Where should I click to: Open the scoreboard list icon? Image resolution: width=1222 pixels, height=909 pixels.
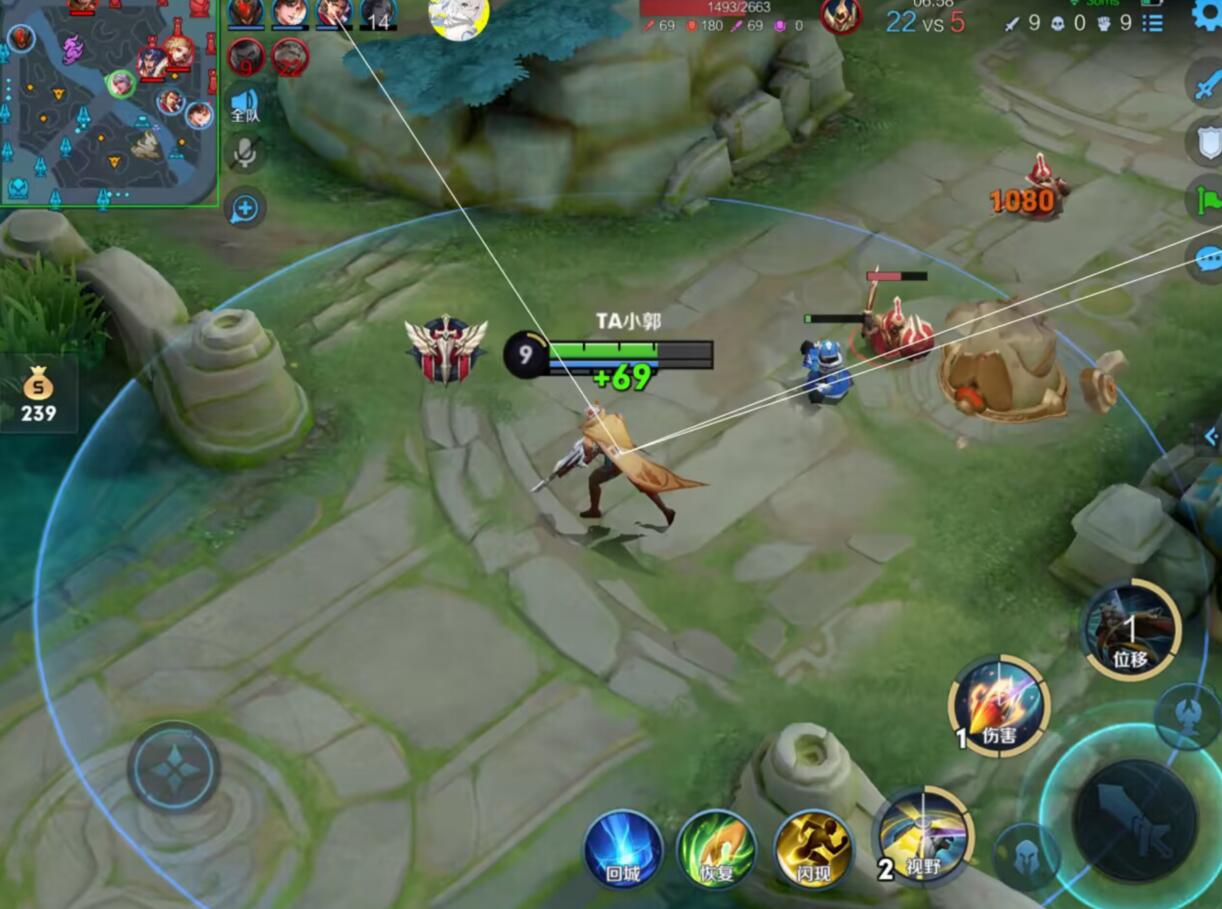point(1153,23)
